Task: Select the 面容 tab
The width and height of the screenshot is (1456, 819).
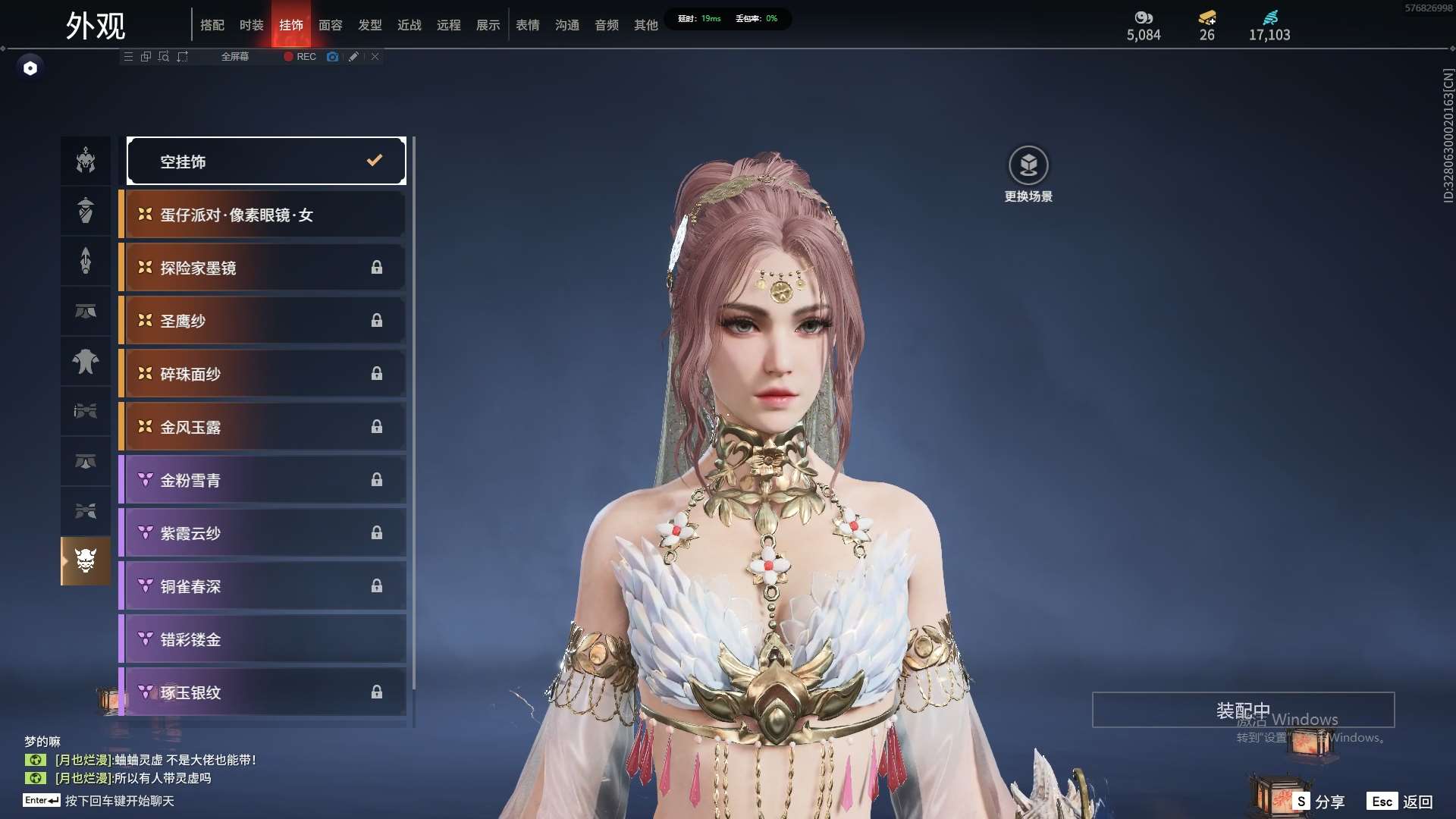Action: point(330,25)
